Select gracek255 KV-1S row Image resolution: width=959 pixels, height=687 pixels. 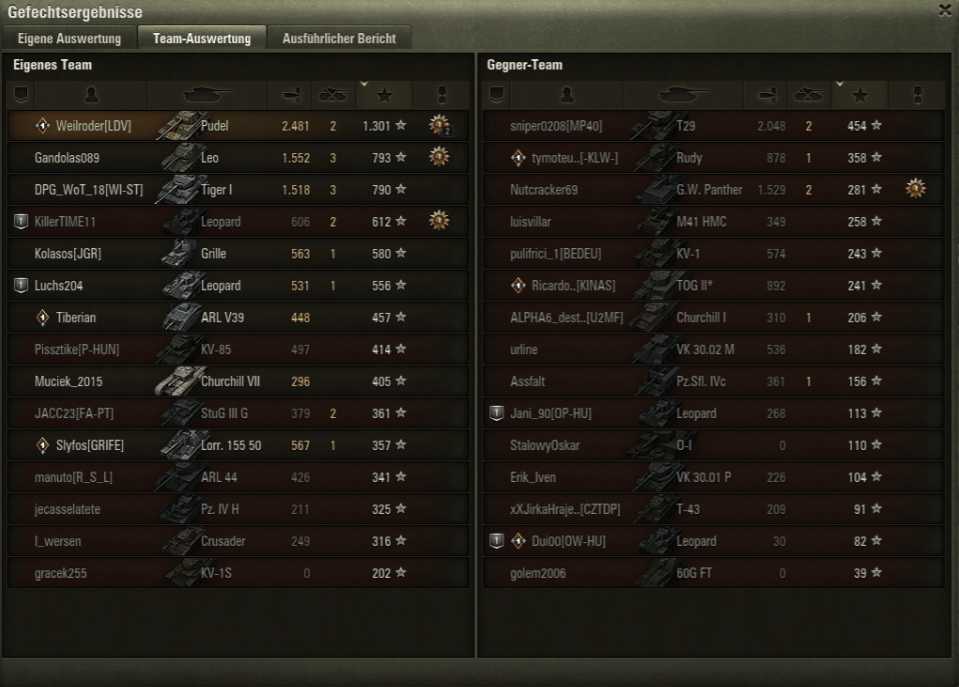[x=238, y=574]
